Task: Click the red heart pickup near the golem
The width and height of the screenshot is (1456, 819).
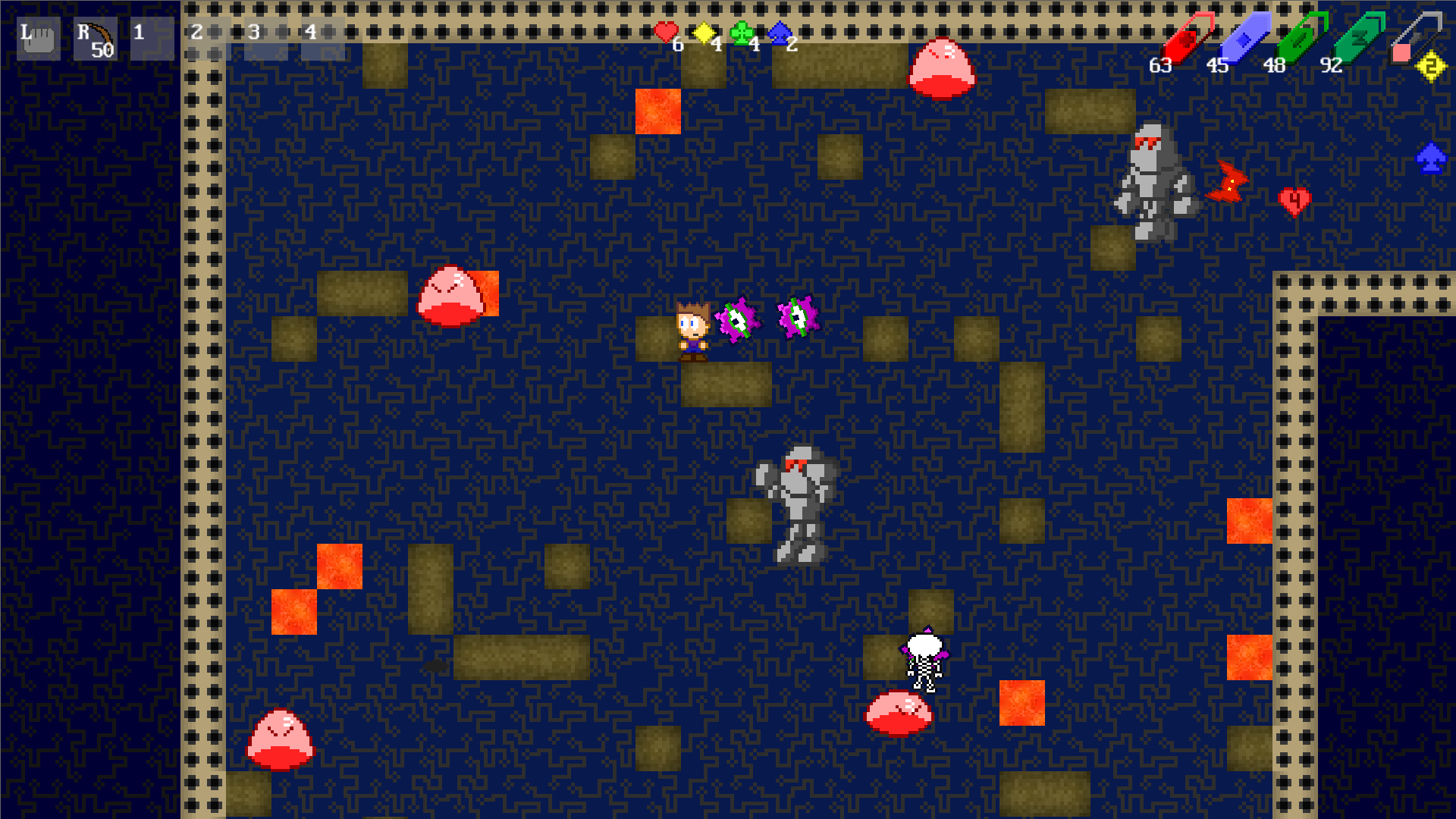Action: point(1295,201)
